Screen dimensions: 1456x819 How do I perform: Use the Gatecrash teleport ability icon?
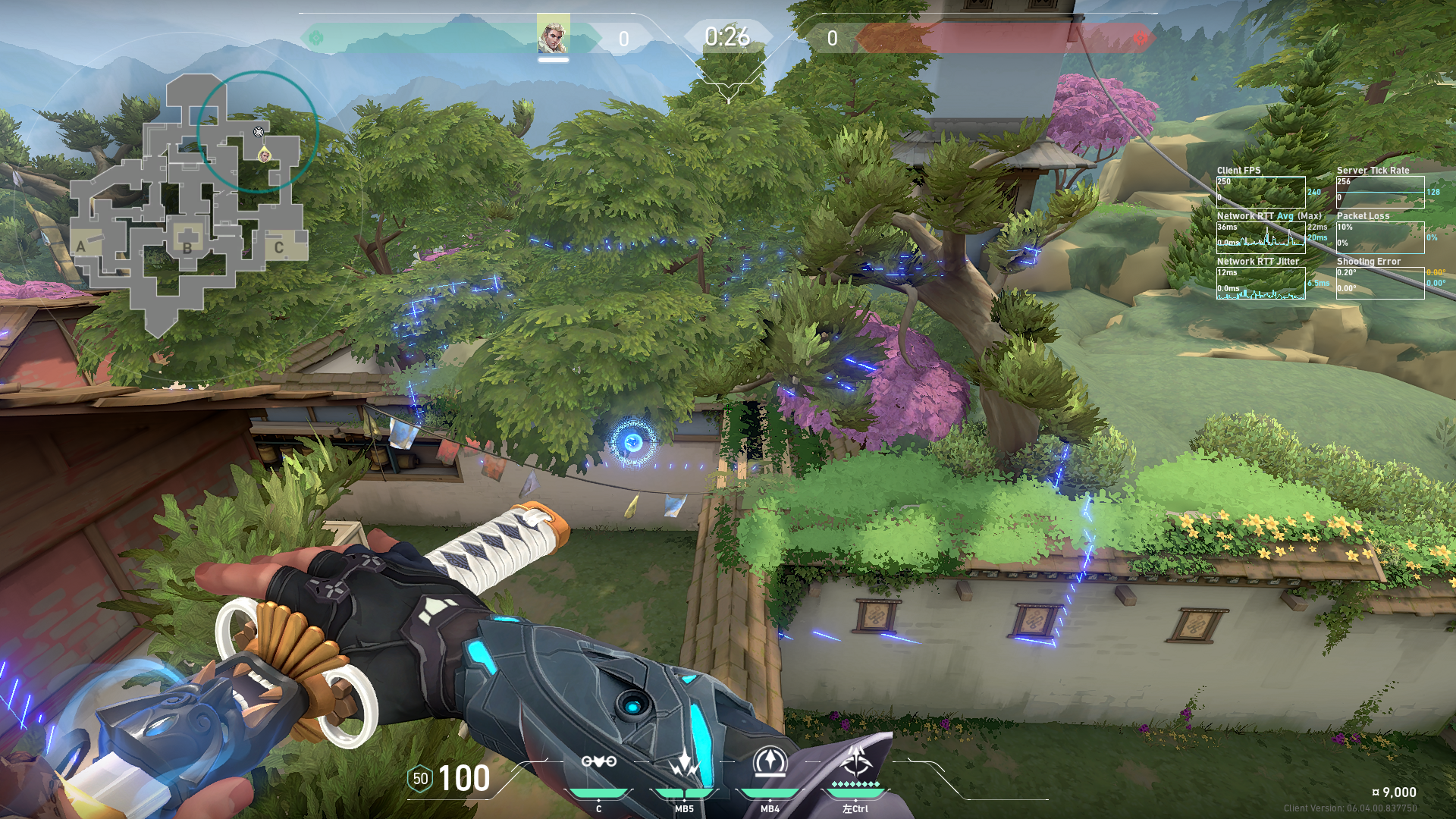click(x=770, y=762)
